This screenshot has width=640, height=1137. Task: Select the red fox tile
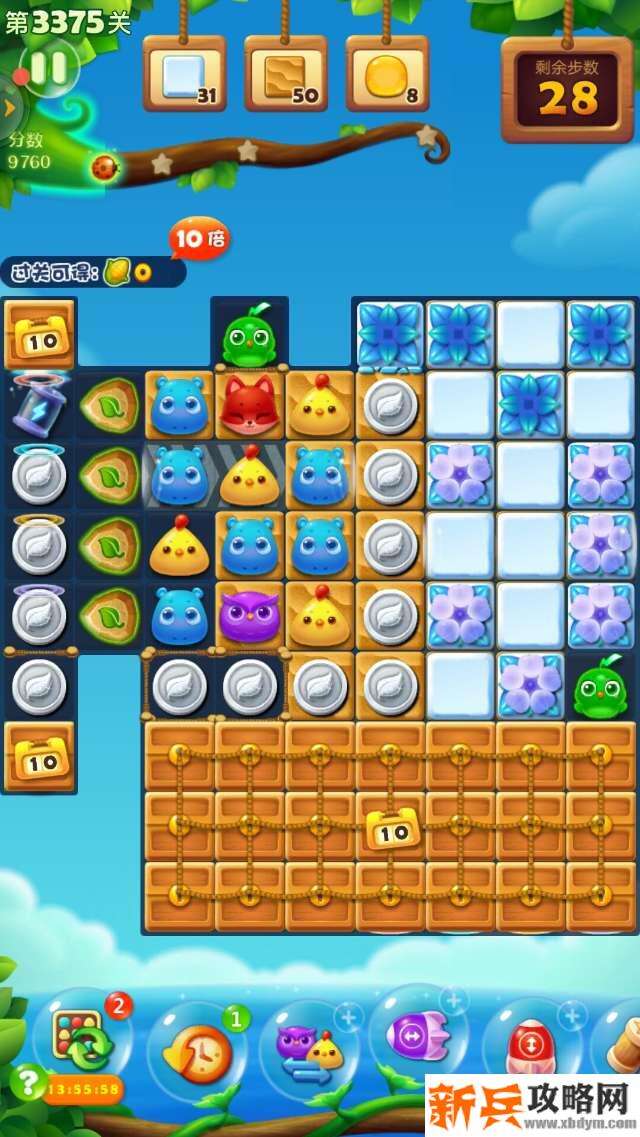click(x=249, y=405)
